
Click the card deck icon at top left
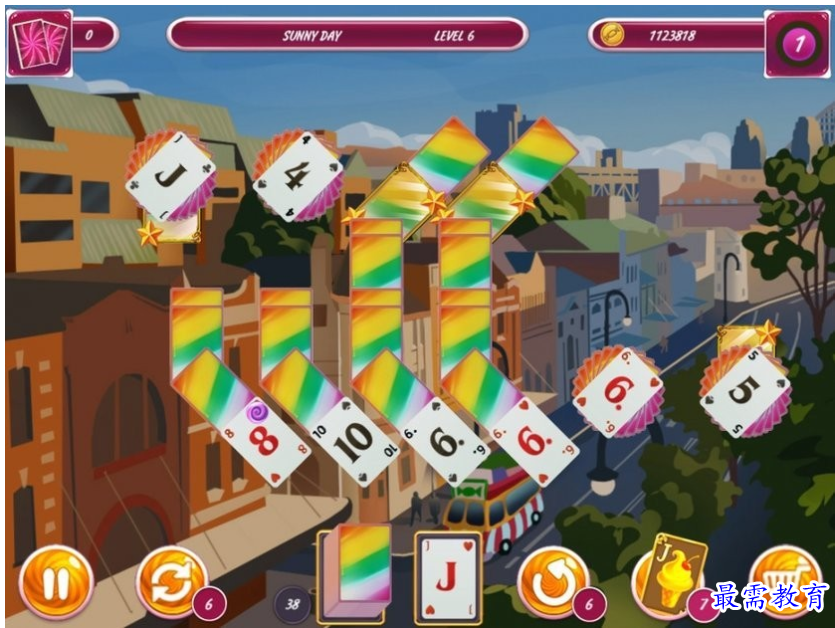39,43
